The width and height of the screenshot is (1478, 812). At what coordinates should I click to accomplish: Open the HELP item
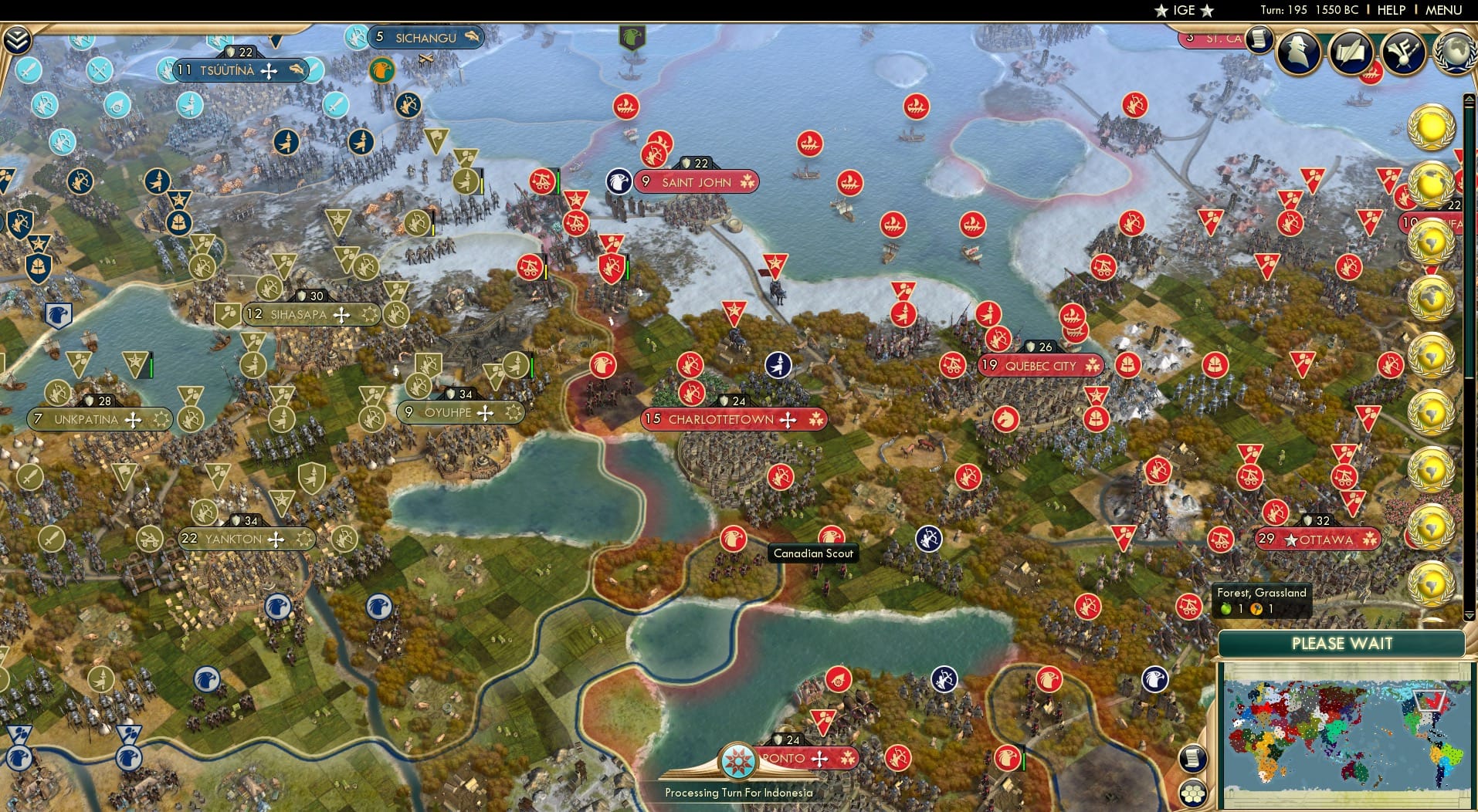point(1390,10)
